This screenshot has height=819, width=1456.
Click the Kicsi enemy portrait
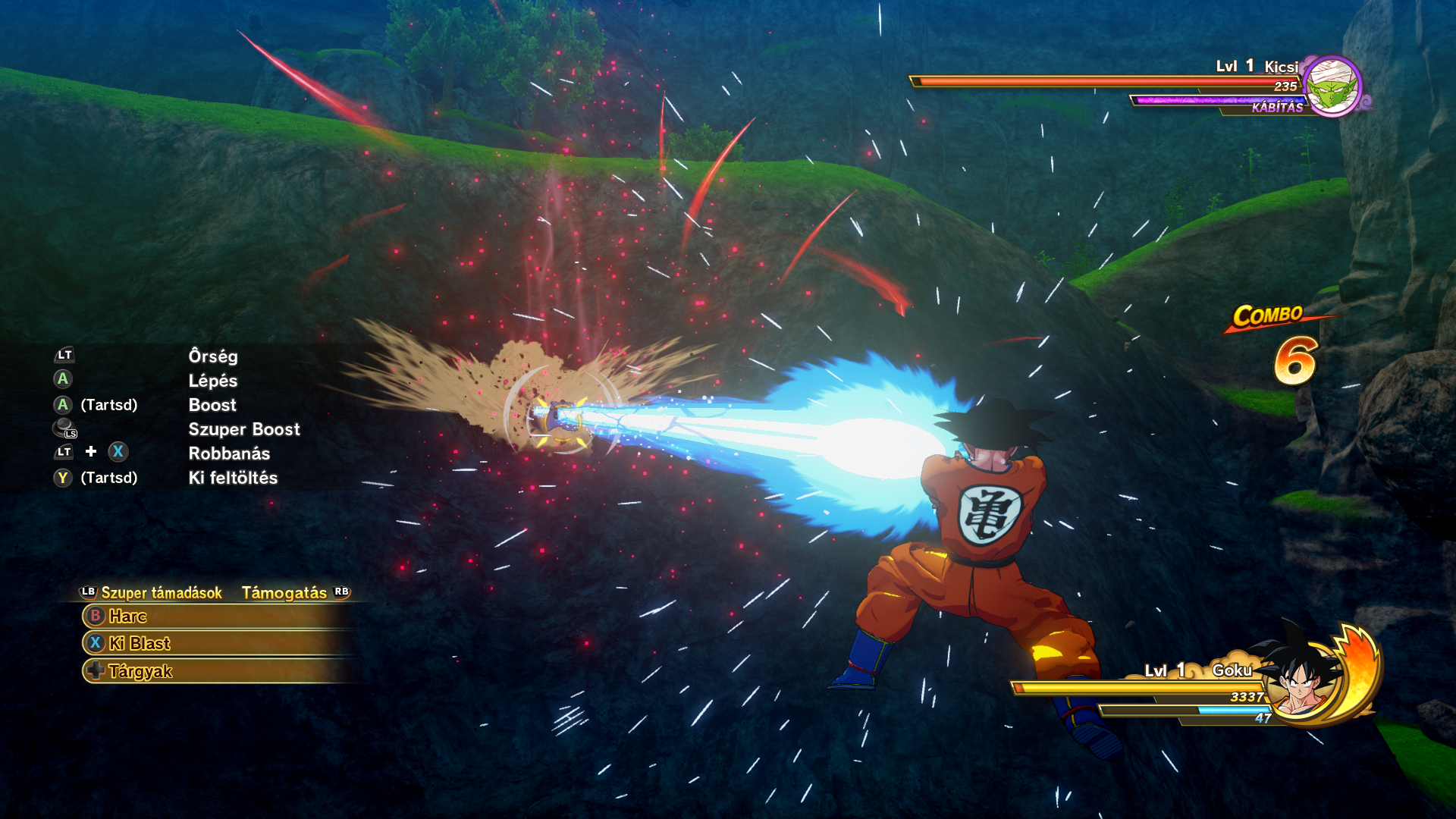[x=1332, y=87]
